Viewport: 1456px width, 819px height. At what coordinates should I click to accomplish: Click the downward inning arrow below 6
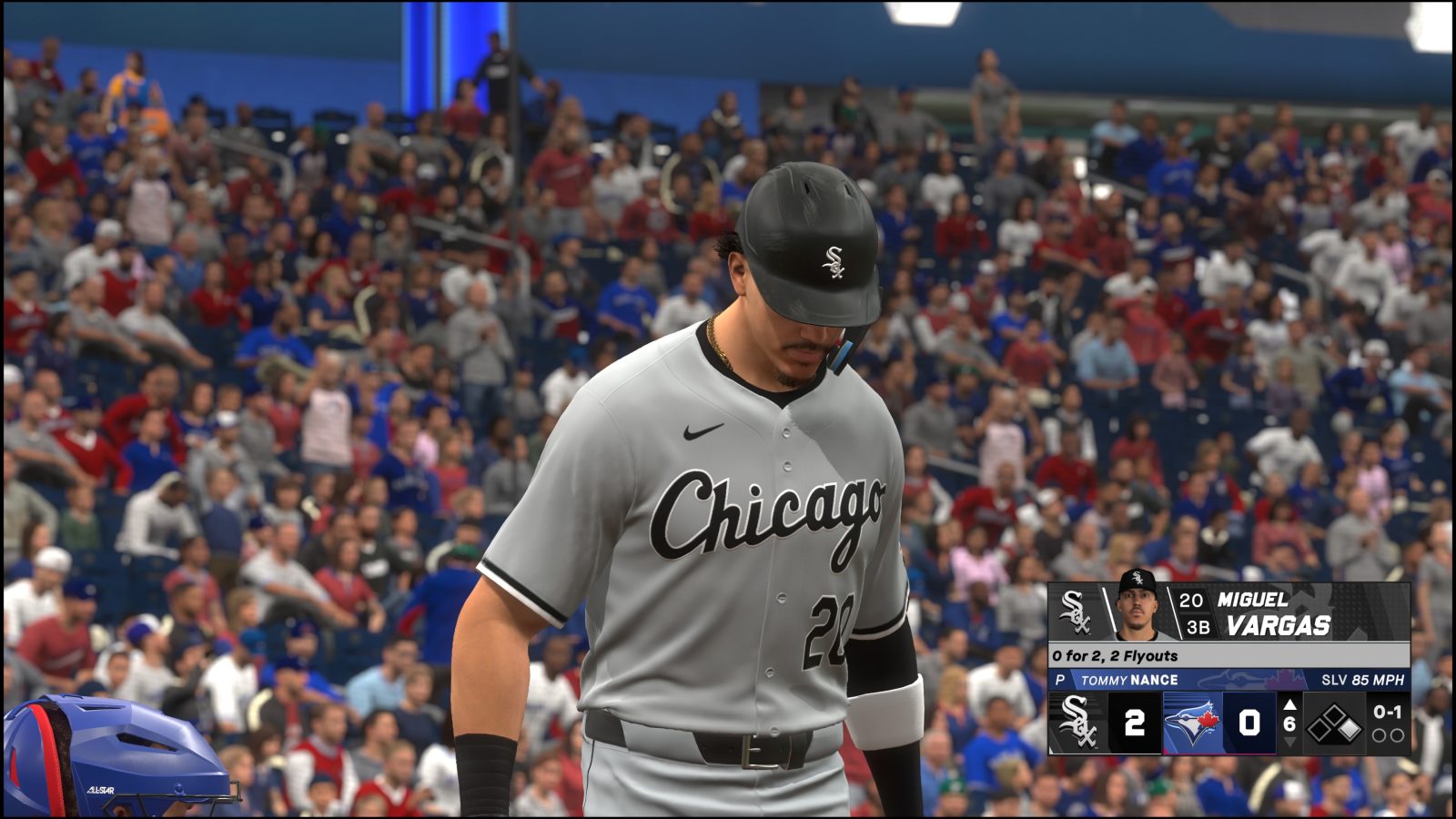click(x=1289, y=743)
